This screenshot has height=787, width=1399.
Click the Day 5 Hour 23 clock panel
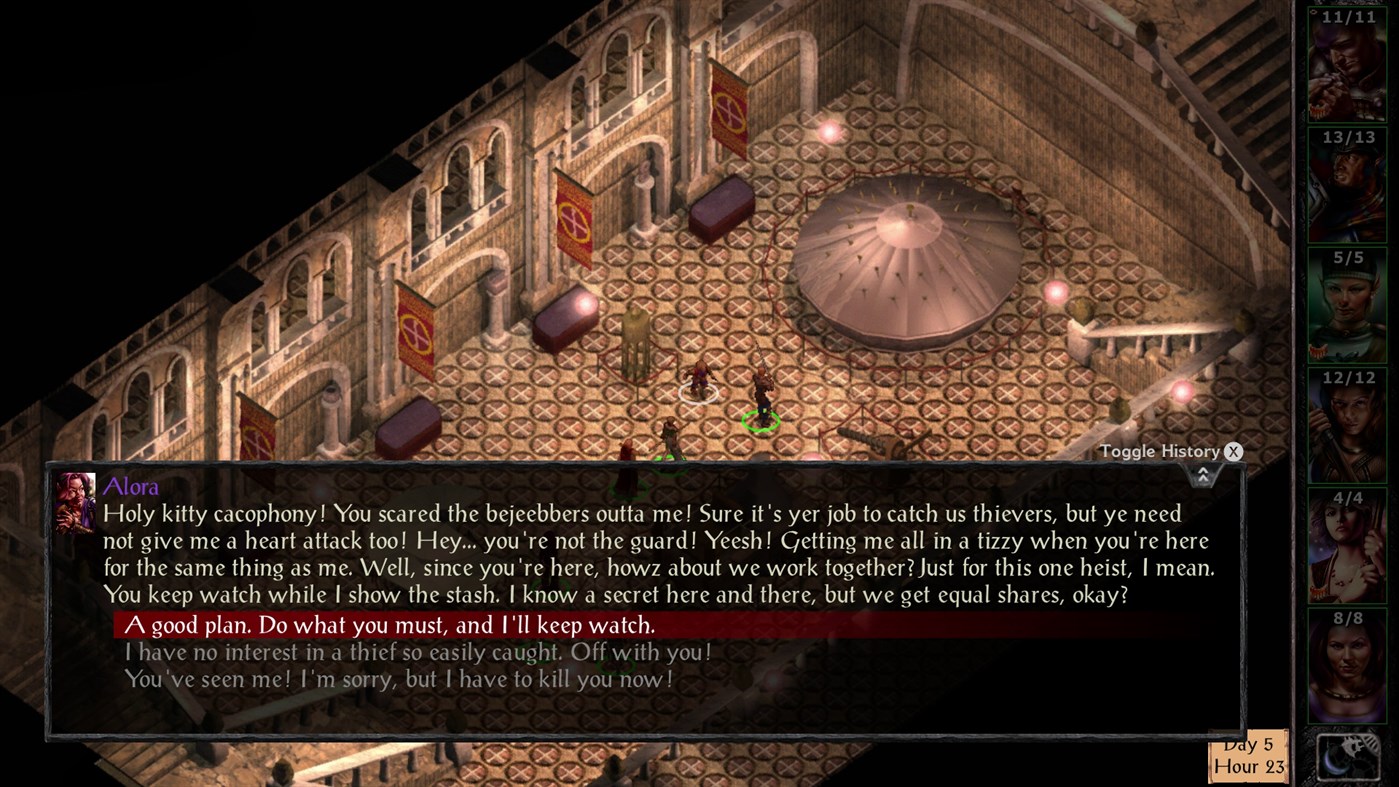coord(1247,755)
